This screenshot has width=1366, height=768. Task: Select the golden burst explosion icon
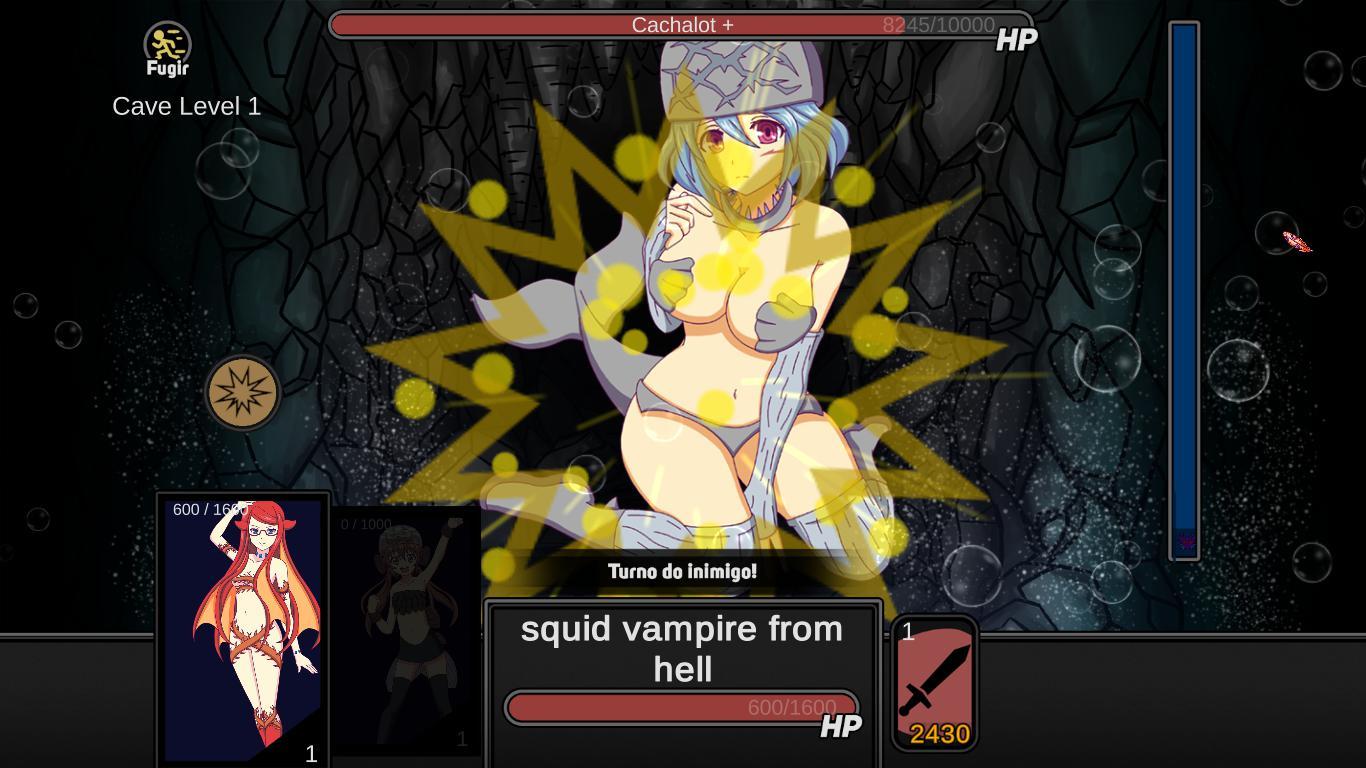[x=243, y=391]
